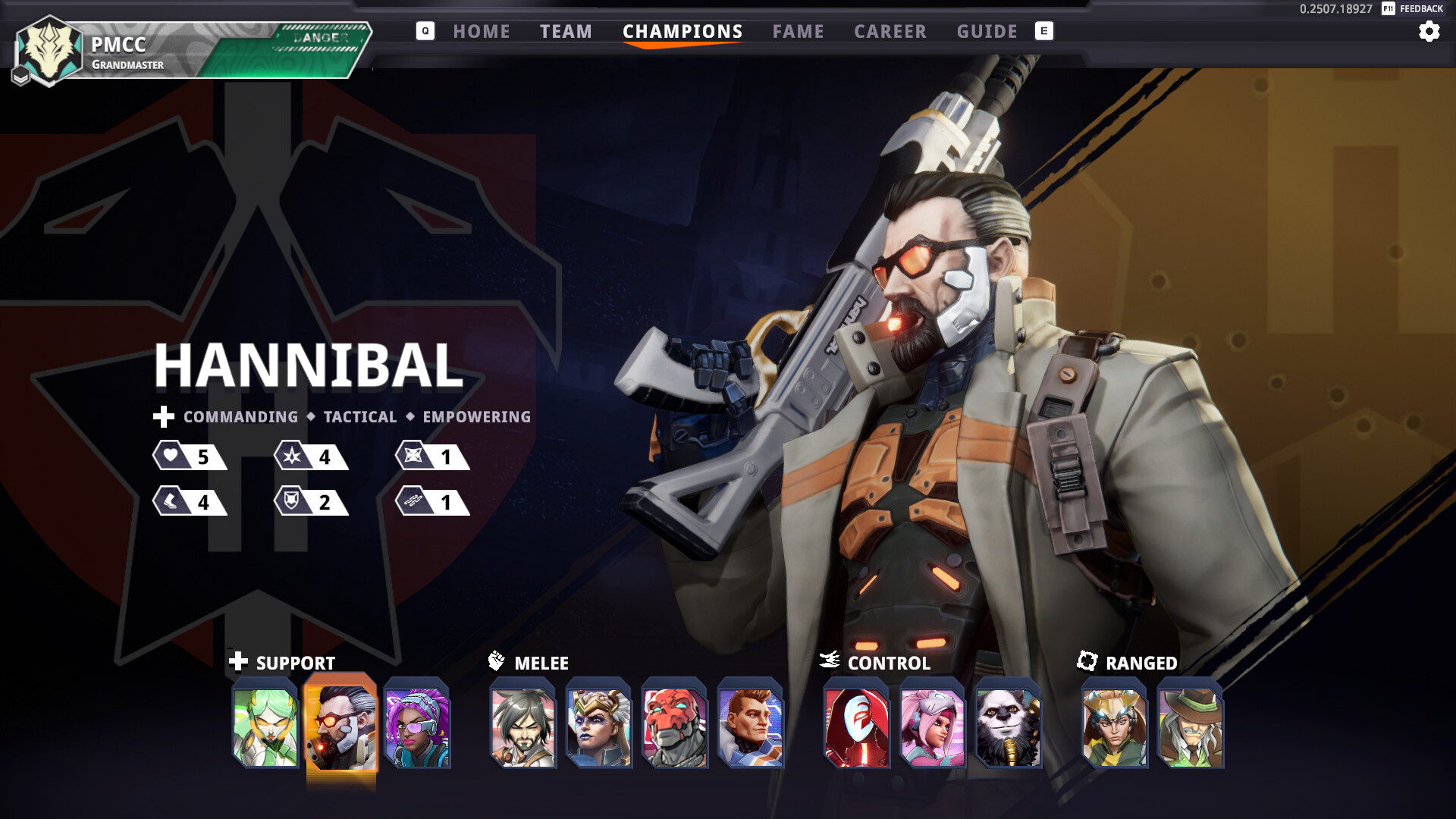Select the red-hooded masked control champion
This screenshot has height=819, width=1456.
pyautogui.click(x=857, y=724)
